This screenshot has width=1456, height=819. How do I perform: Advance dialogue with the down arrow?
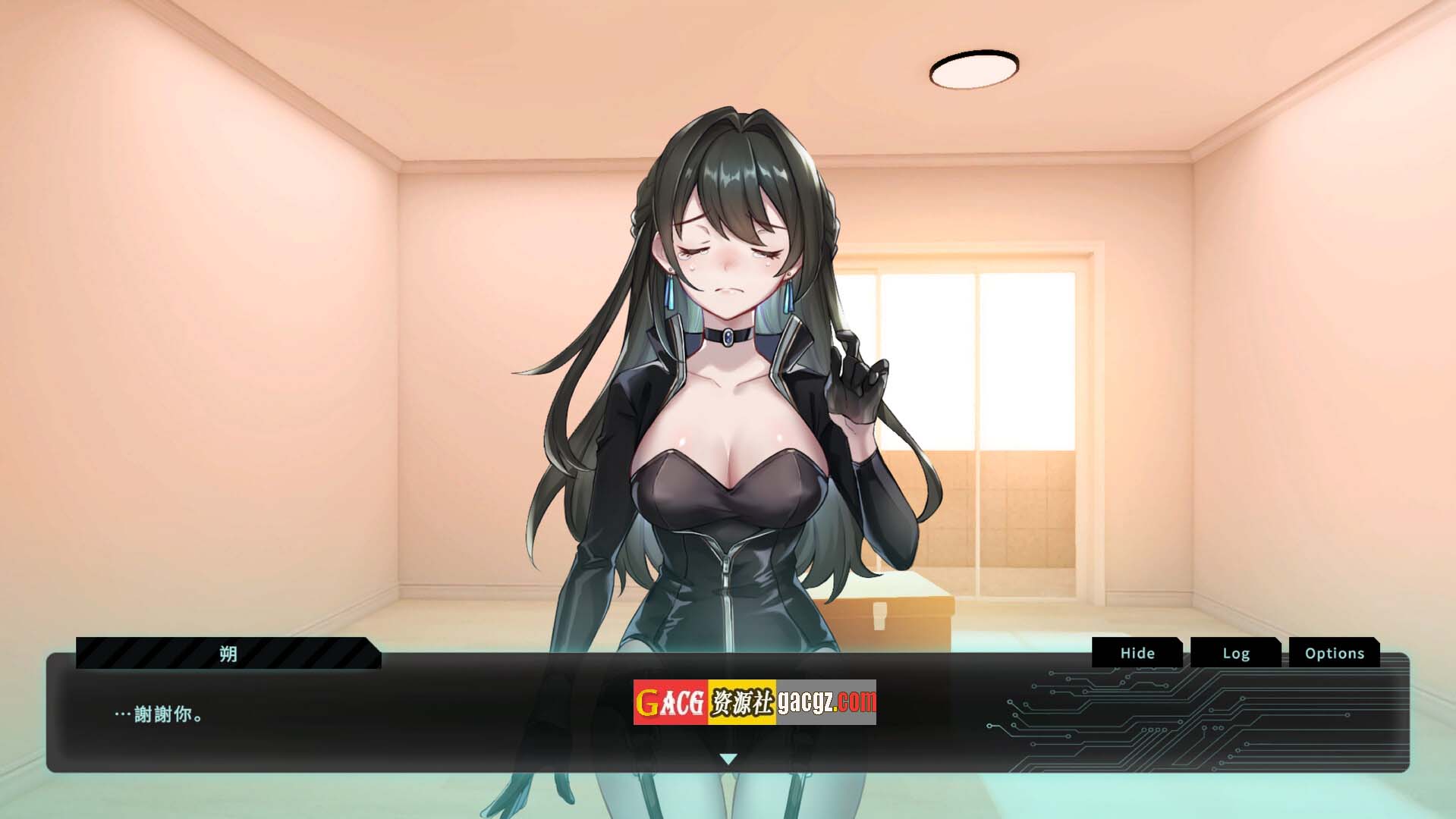[728, 758]
